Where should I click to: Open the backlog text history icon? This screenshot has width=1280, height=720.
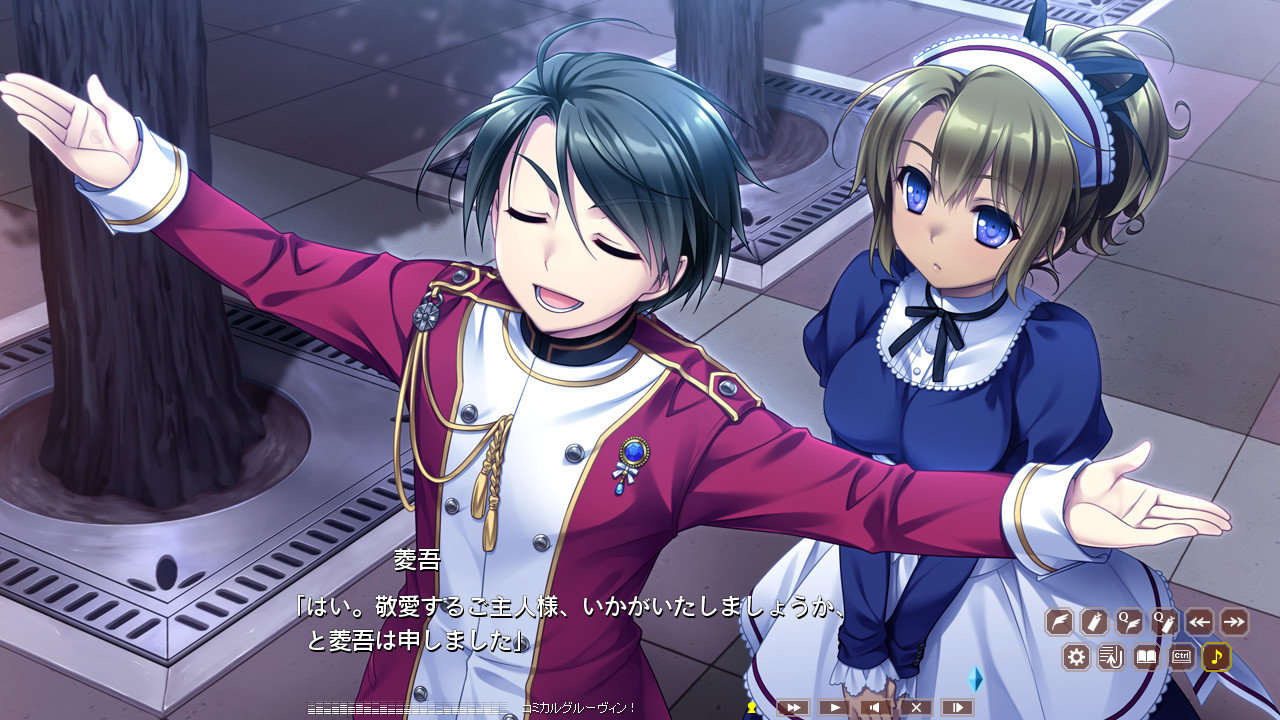pyautogui.click(x=1111, y=657)
